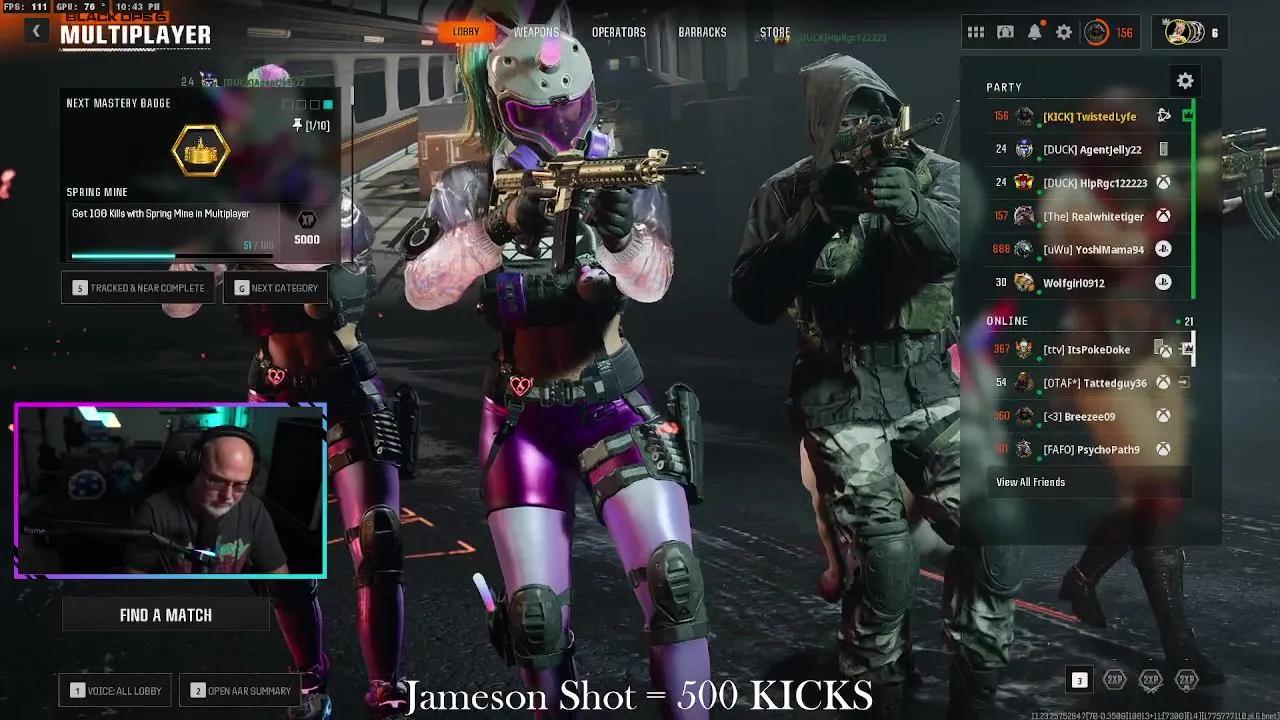This screenshot has width=1280, height=720.
Task: Select the Operators tab
Action: 618,31
